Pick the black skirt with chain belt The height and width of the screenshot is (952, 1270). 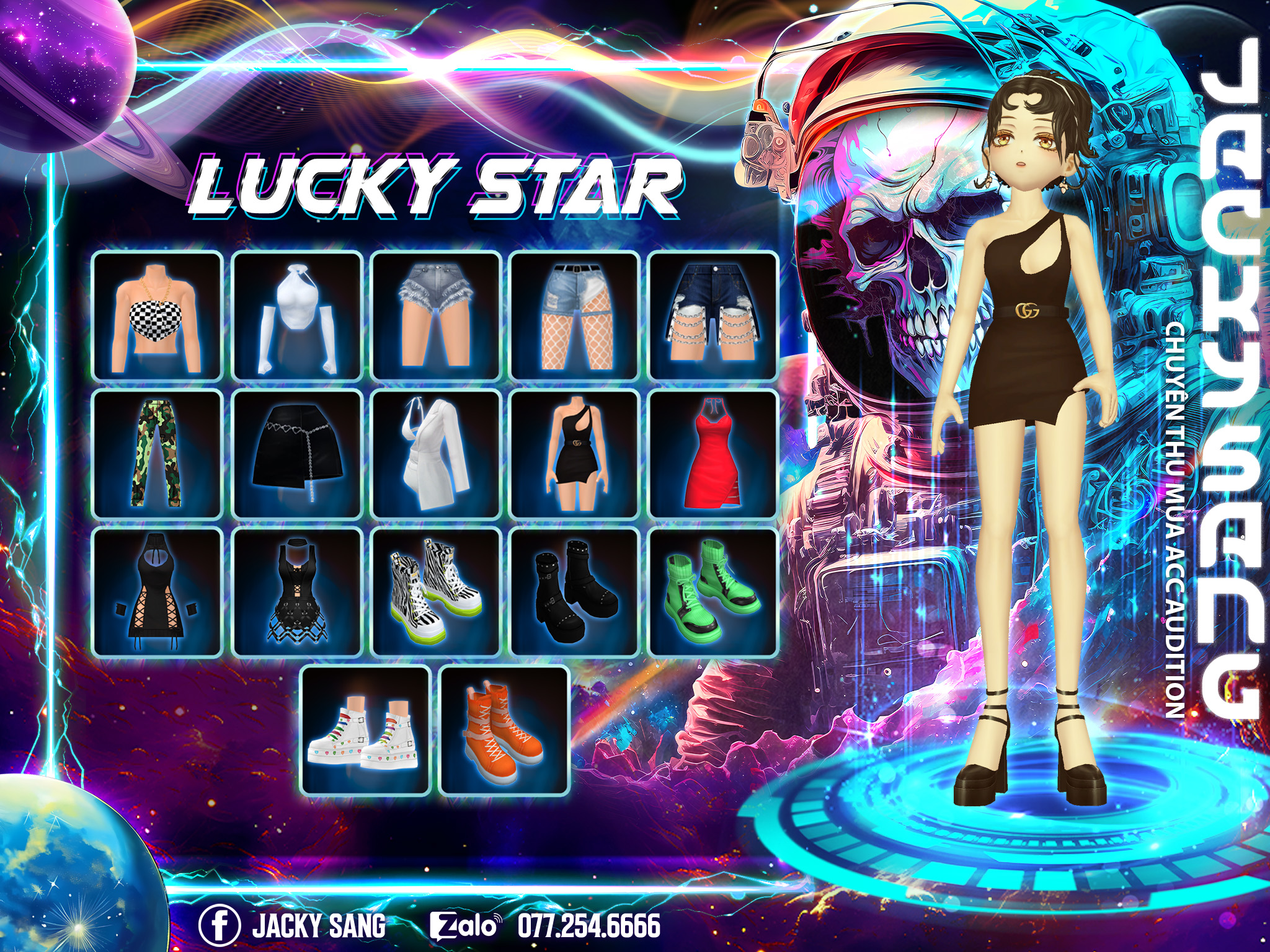(297, 454)
